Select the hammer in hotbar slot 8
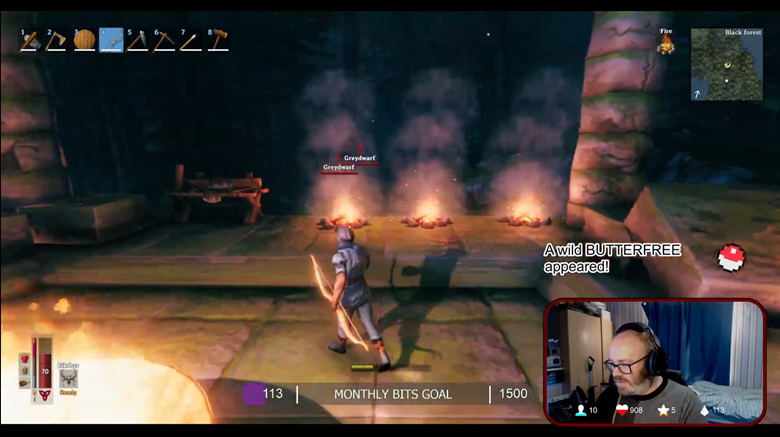 (218, 41)
